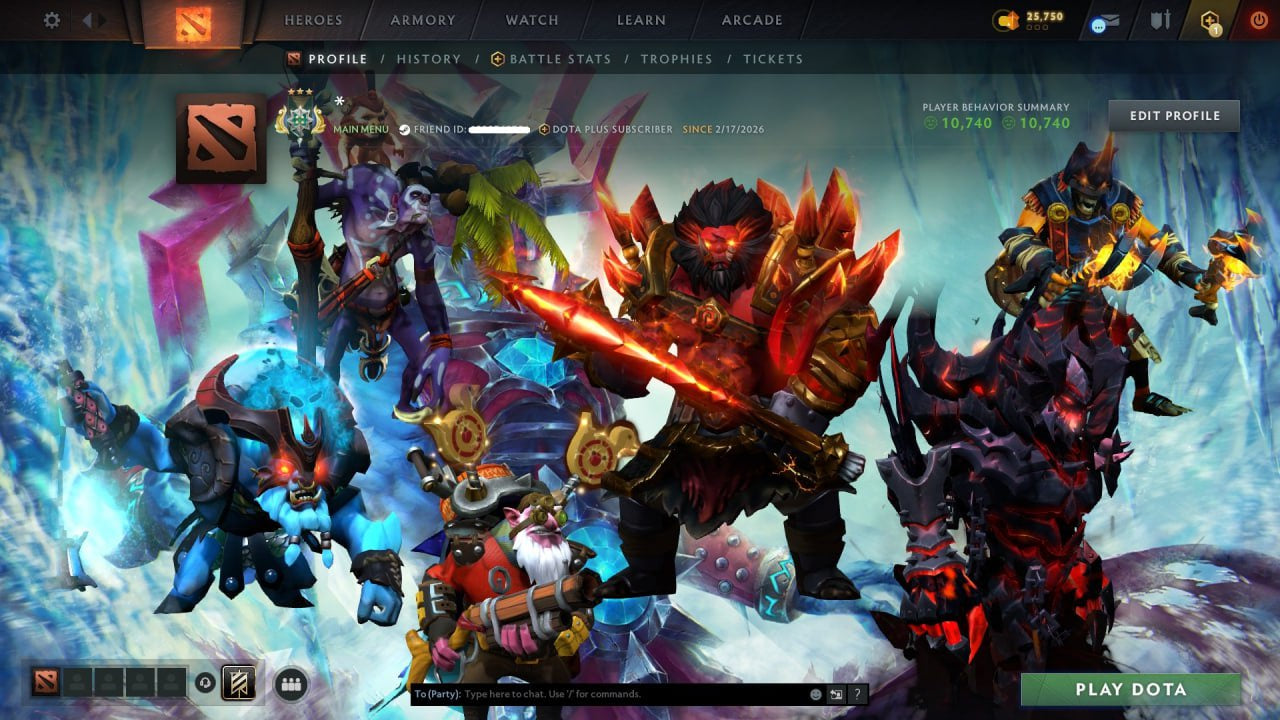Switch to the HISTORY tab
This screenshot has width=1280, height=720.
(430, 59)
